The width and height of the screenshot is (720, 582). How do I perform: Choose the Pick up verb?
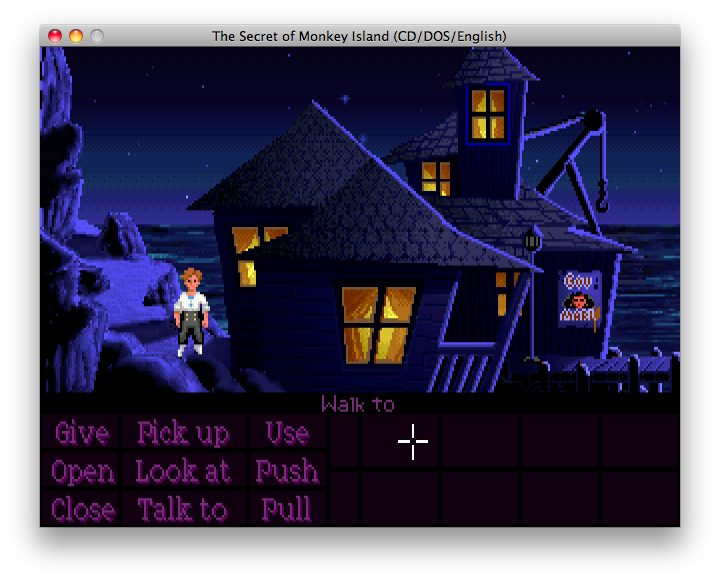[x=183, y=433]
